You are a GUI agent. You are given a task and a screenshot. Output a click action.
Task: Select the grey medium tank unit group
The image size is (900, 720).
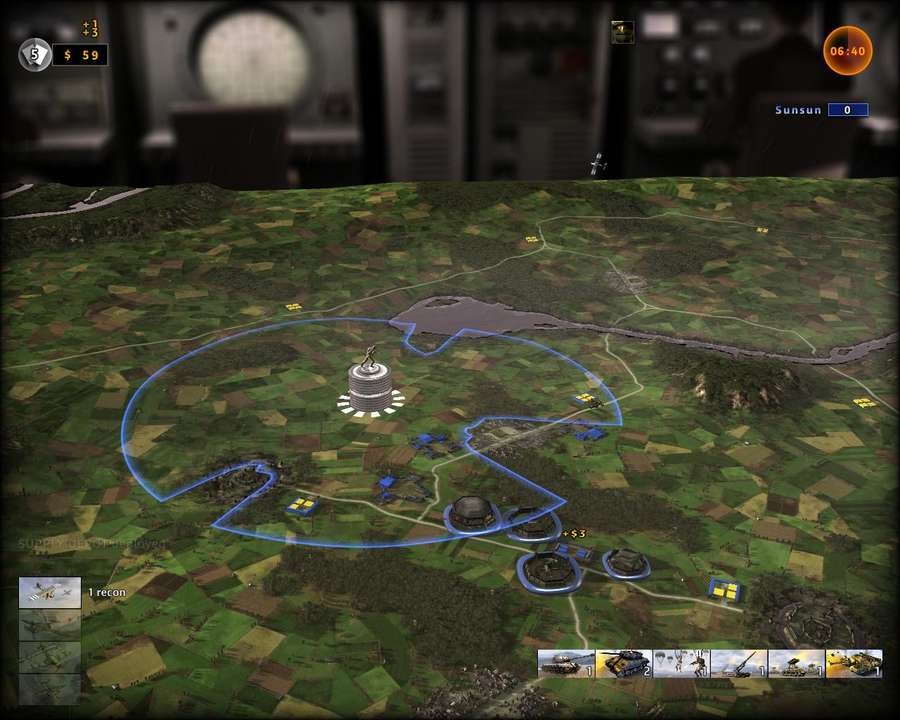[x=565, y=664]
